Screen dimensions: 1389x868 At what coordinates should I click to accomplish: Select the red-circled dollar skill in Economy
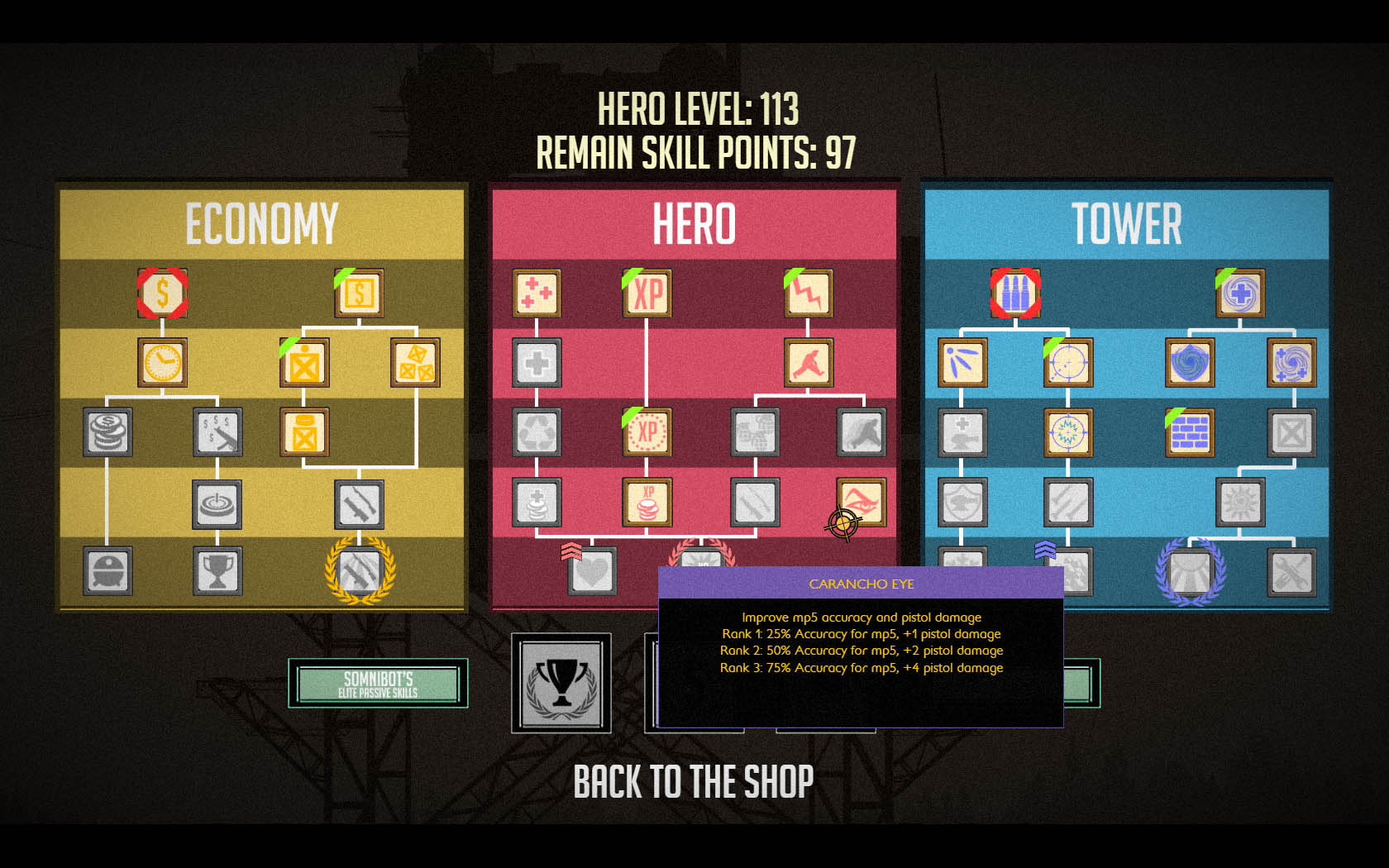[x=162, y=293]
